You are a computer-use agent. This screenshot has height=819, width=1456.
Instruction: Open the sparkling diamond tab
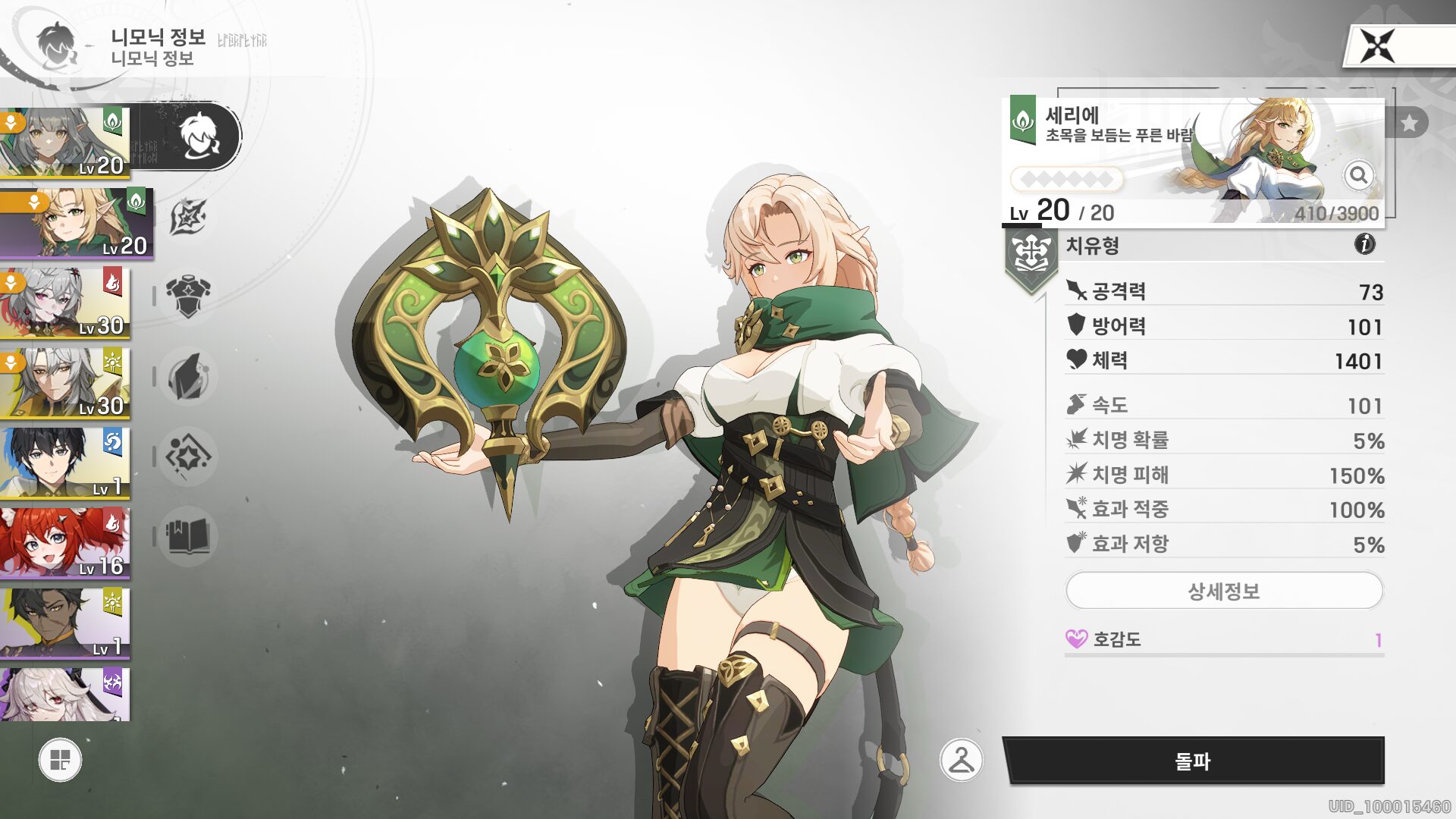pyautogui.click(x=187, y=457)
